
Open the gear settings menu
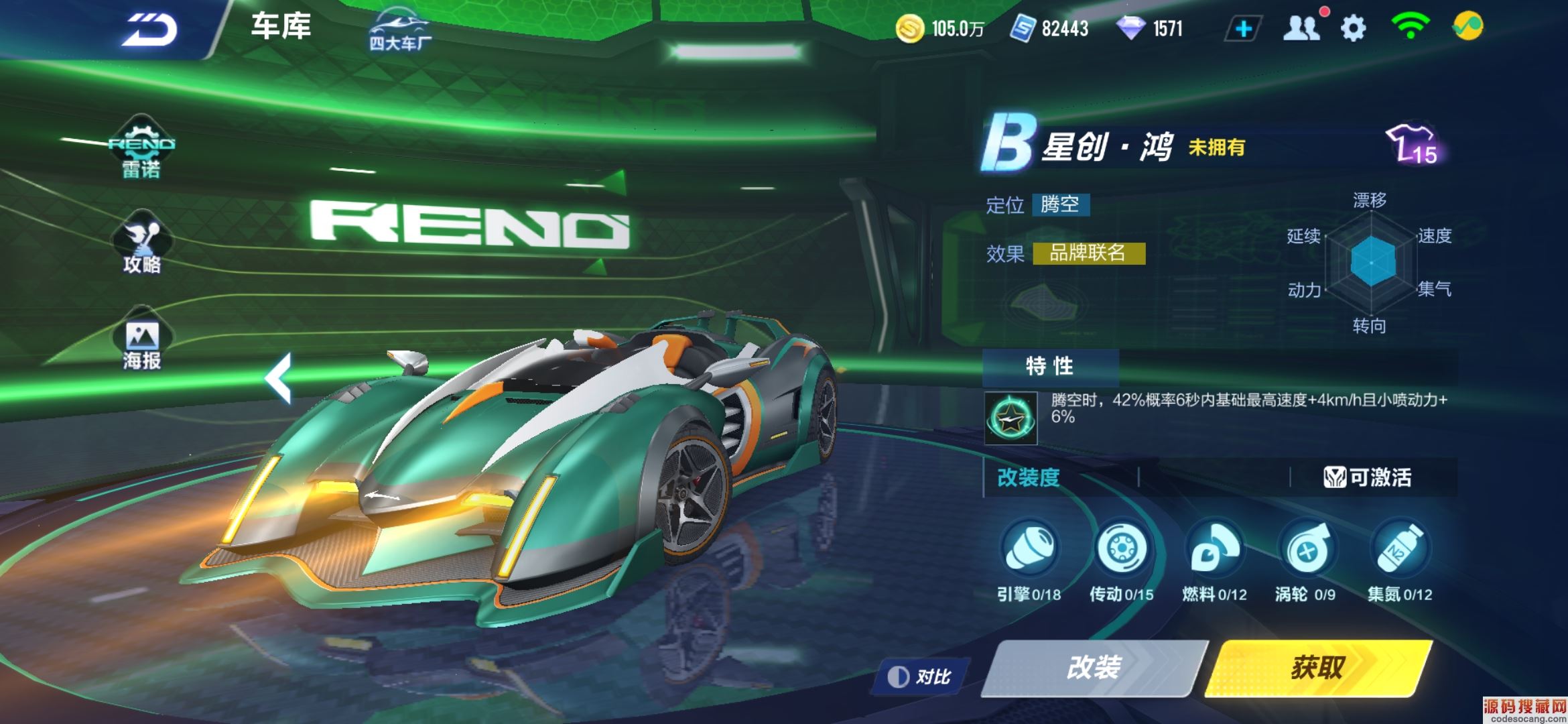pyautogui.click(x=1353, y=28)
